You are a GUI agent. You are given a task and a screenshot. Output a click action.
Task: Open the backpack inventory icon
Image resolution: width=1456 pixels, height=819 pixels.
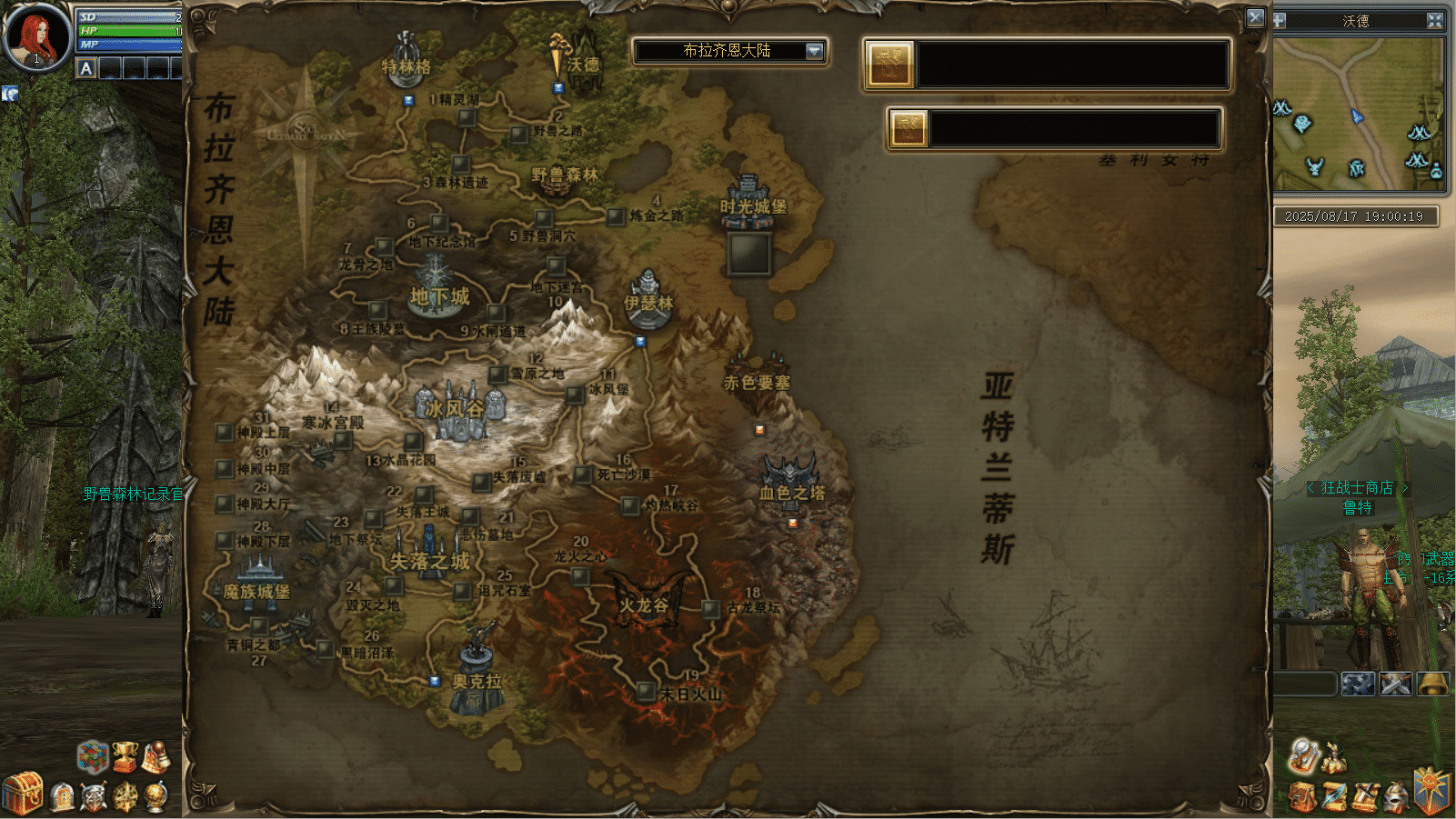tap(1302, 796)
